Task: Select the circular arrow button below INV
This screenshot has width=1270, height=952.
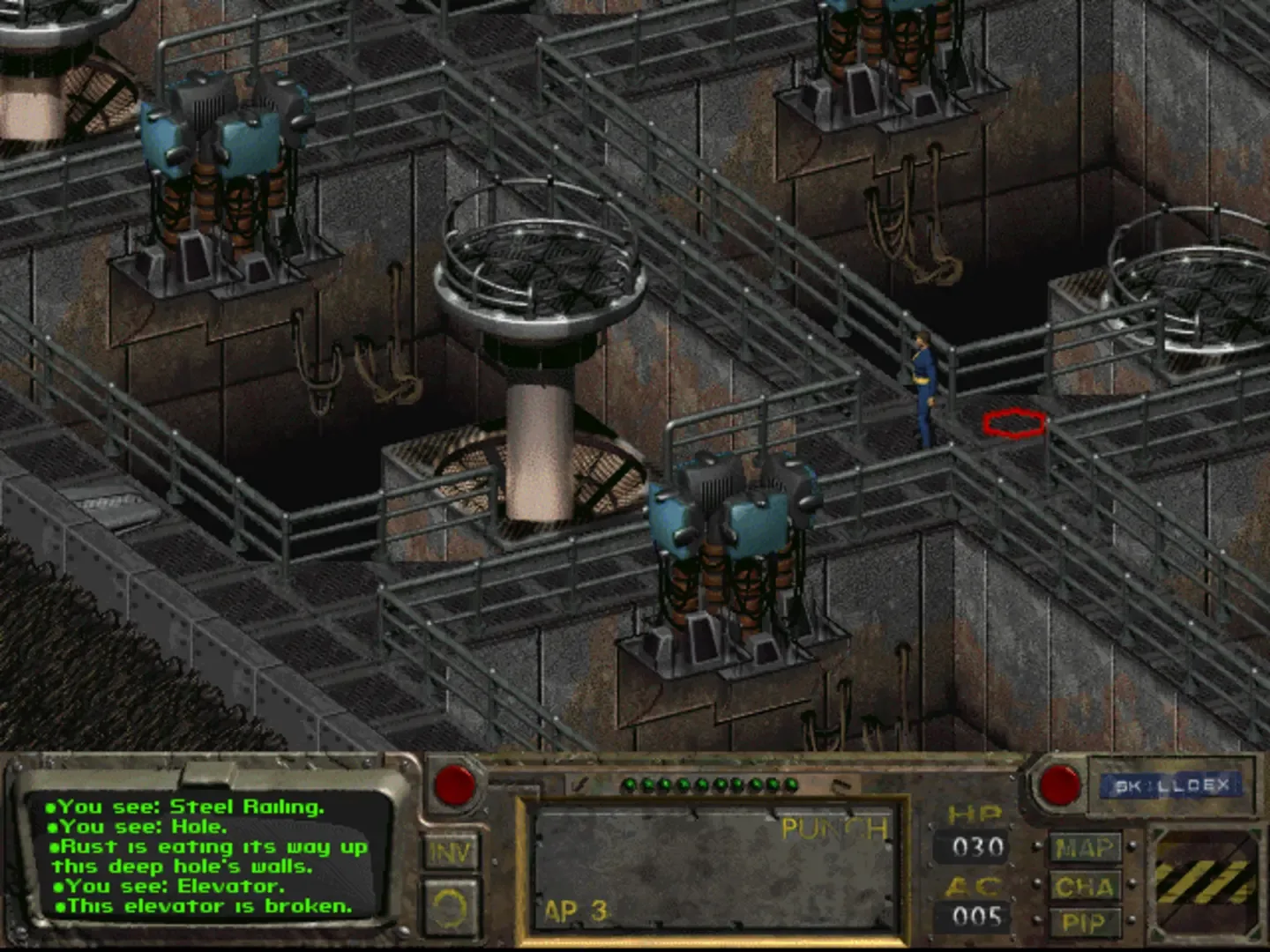Action: (451, 906)
